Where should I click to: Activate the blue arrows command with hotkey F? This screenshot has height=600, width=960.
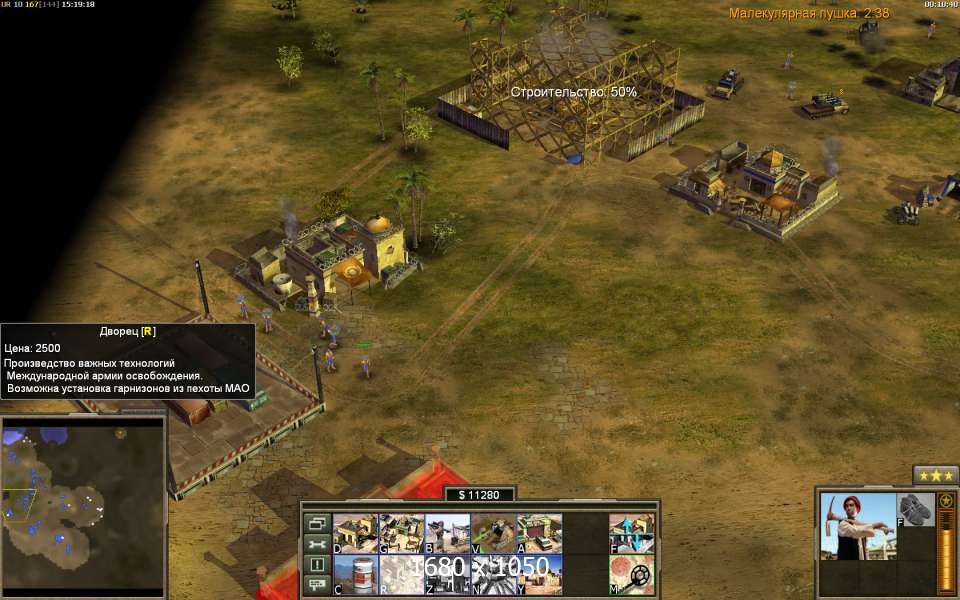(632, 533)
